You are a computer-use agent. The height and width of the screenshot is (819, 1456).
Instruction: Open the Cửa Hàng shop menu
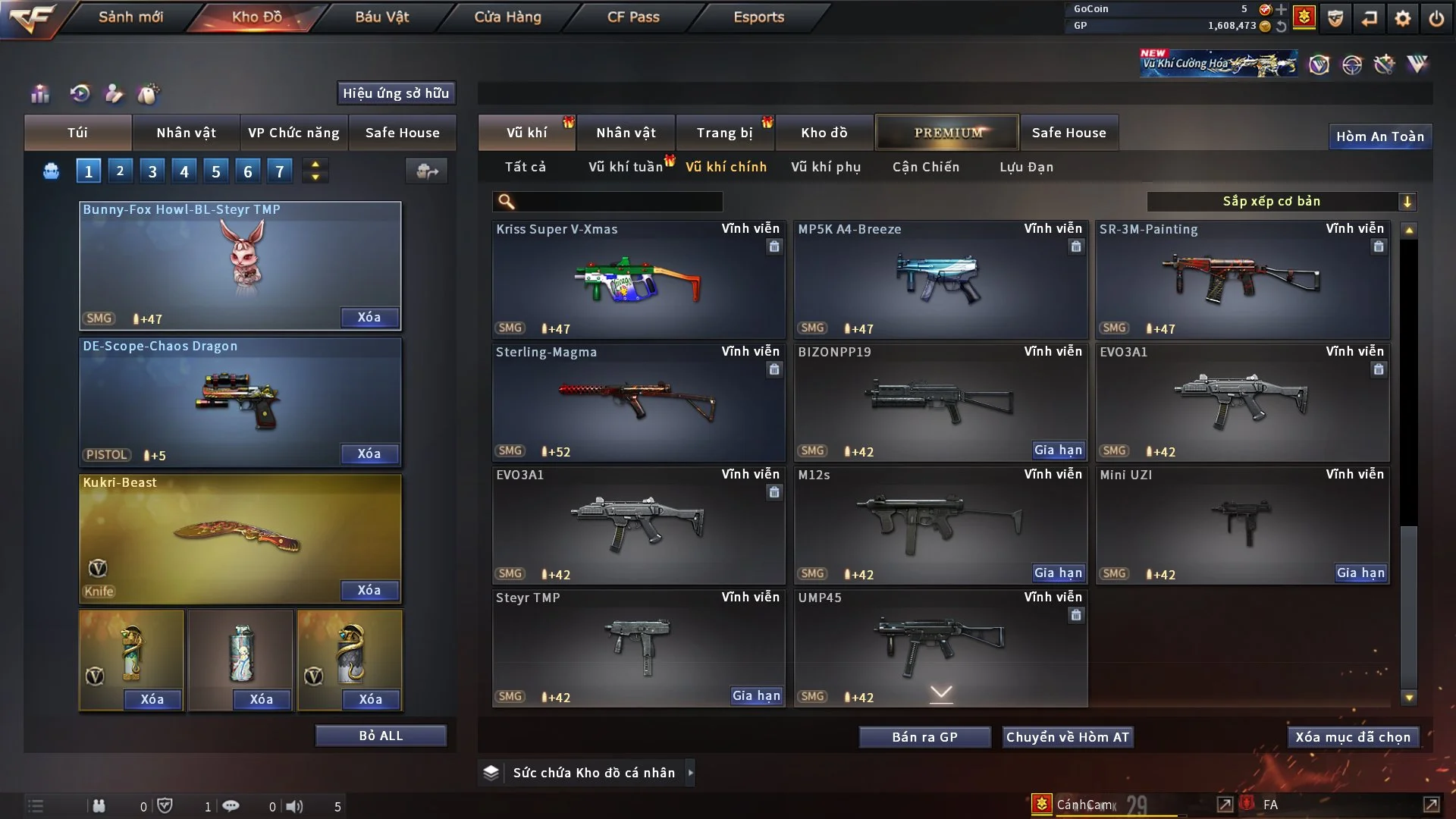[507, 17]
